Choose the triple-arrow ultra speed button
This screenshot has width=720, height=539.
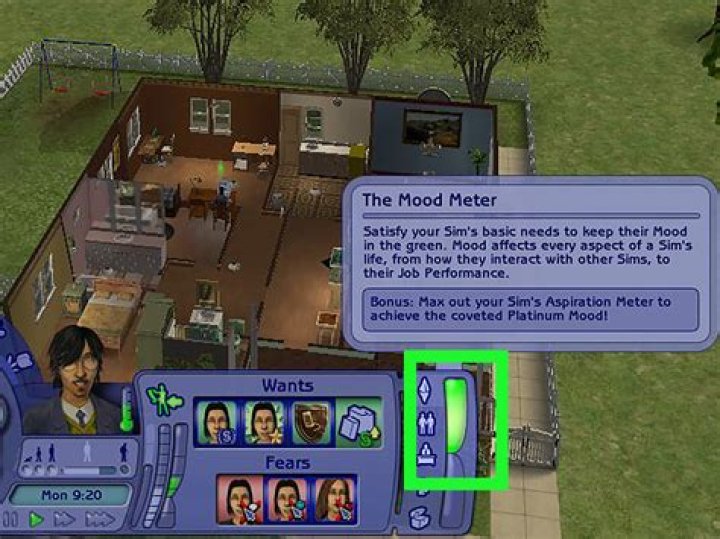point(100,519)
